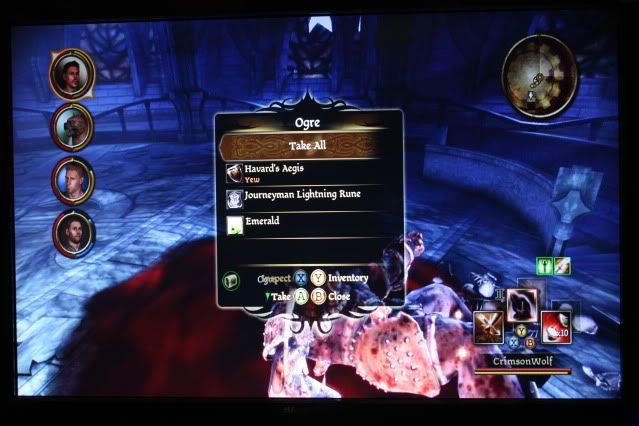Switch to the mabari dog portrait
The width and height of the screenshot is (639, 426).
point(74,127)
